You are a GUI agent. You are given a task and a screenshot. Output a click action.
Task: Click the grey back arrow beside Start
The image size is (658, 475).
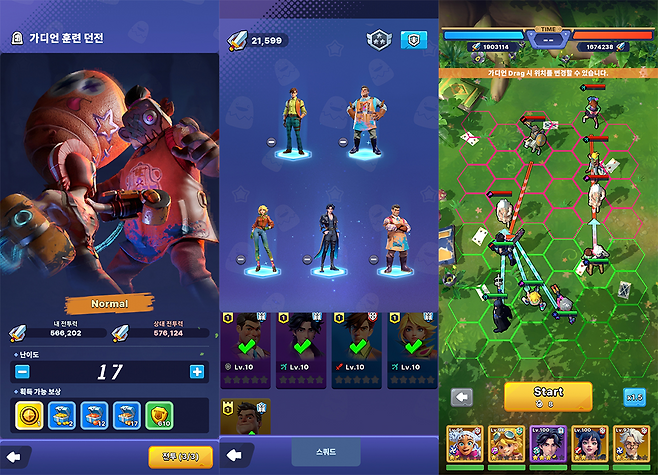coord(462,397)
